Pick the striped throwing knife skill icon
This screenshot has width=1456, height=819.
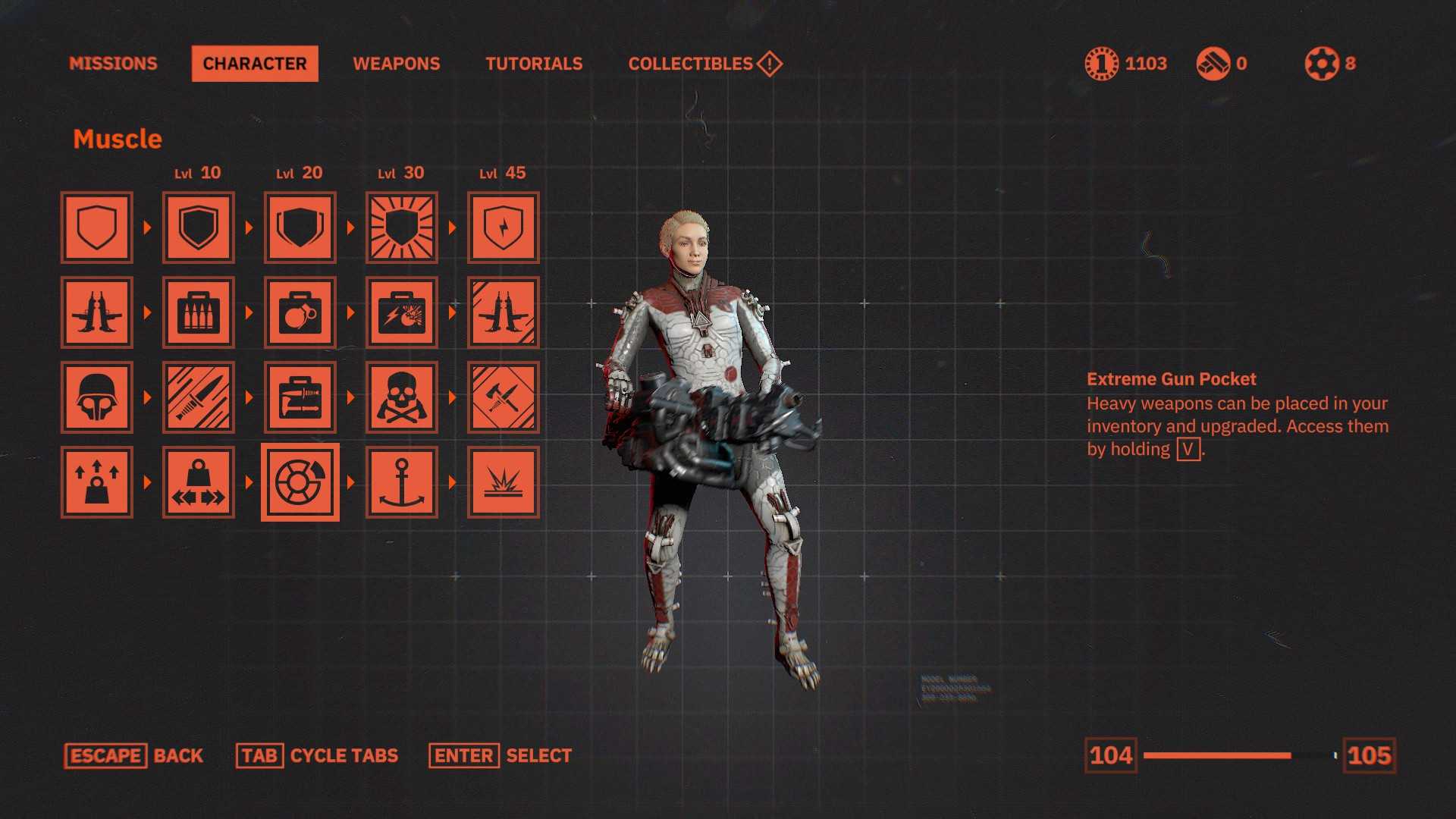click(199, 397)
